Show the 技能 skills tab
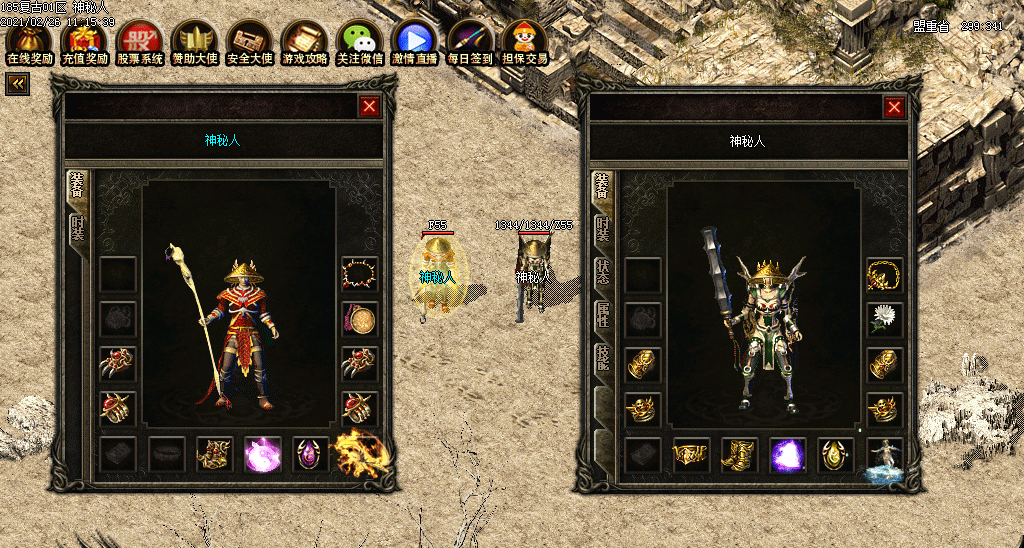The image size is (1024, 548). (x=602, y=358)
